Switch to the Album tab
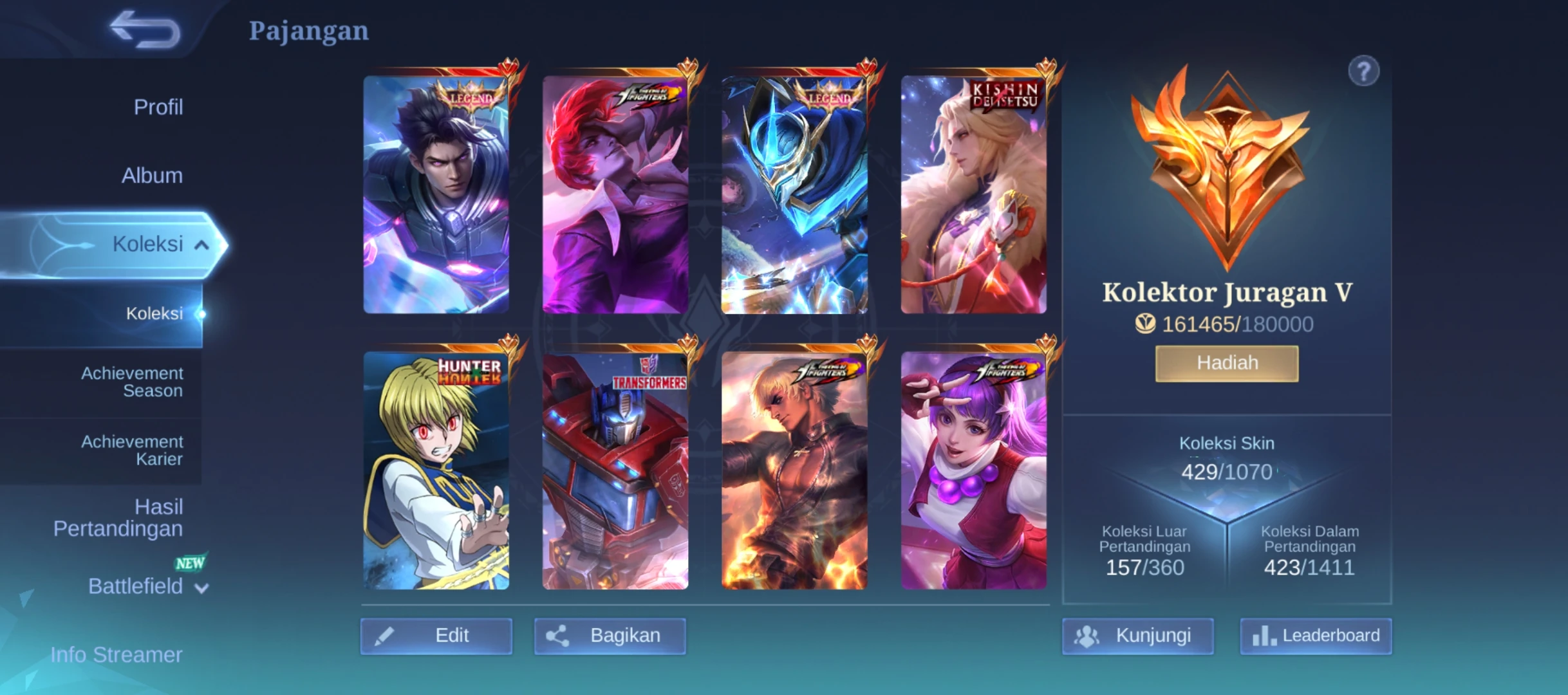The height and width of the screenshot is (695, 1568). tap(152, 175)
